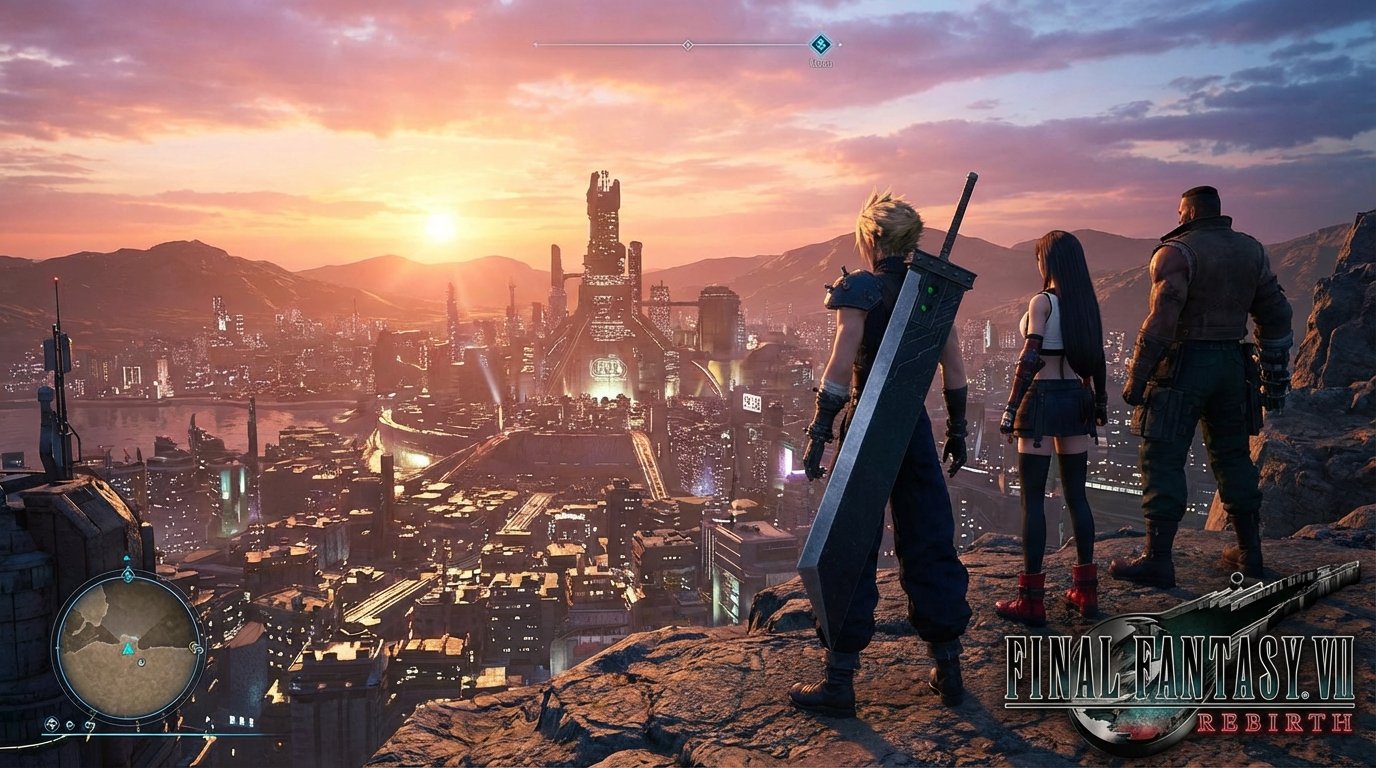Select the D-pad prompt icon below the minimap
This screenshot has height=768, width=1376.
(52, 722)
